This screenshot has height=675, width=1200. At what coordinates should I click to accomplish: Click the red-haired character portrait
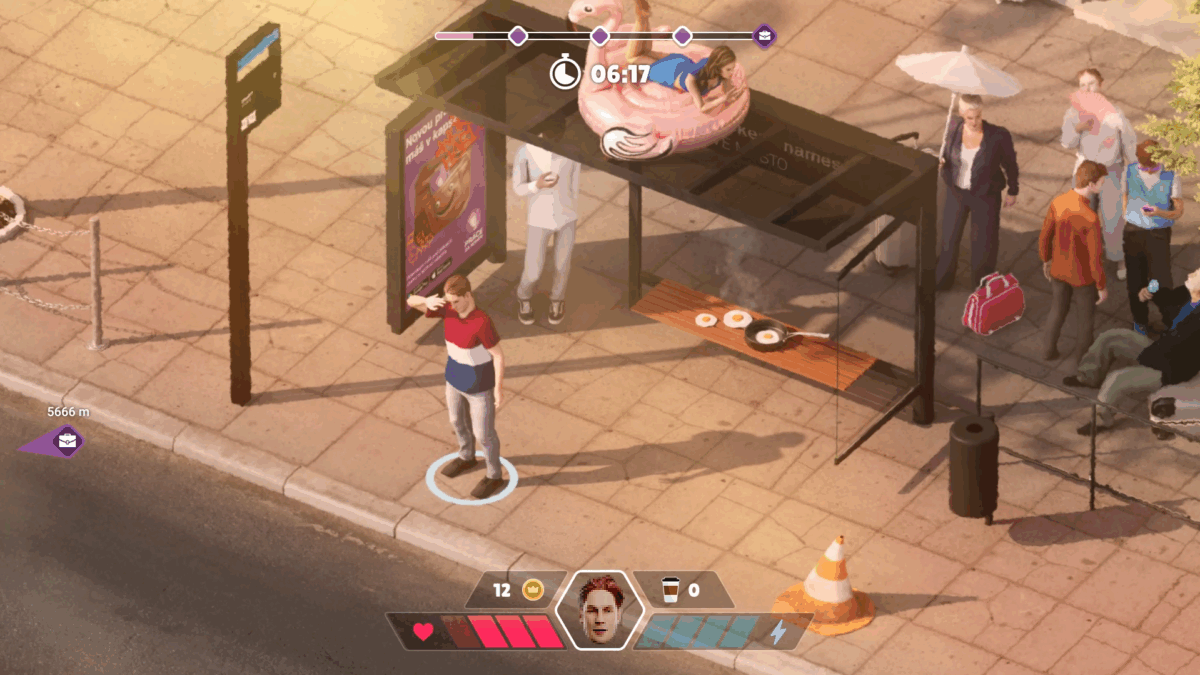pos(598,610)
